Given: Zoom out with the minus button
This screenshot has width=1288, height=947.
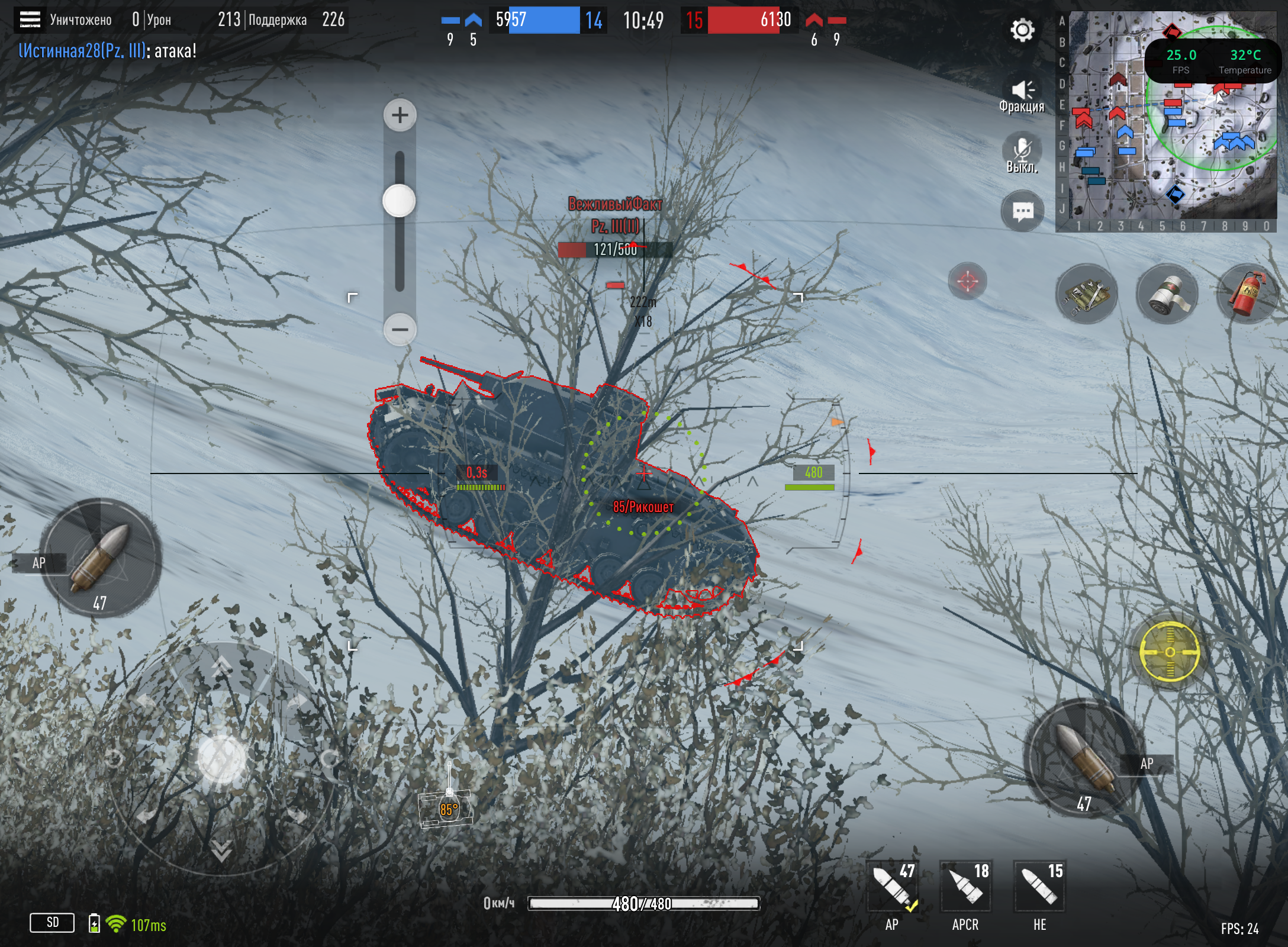Looking at the screenshot, I should pos(400,329).
